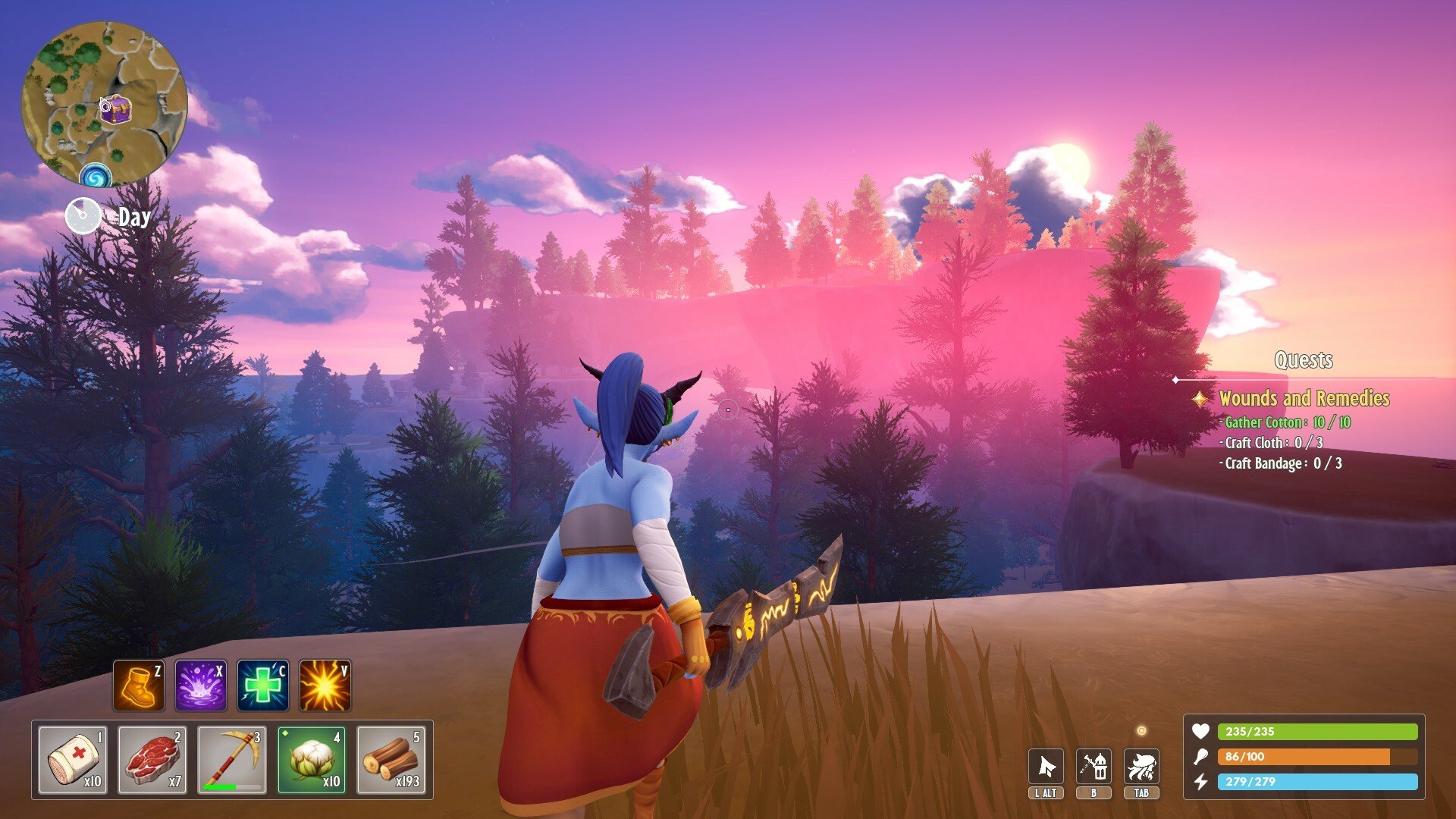Choose the wood logs hotbar slot

coord(391,760)
